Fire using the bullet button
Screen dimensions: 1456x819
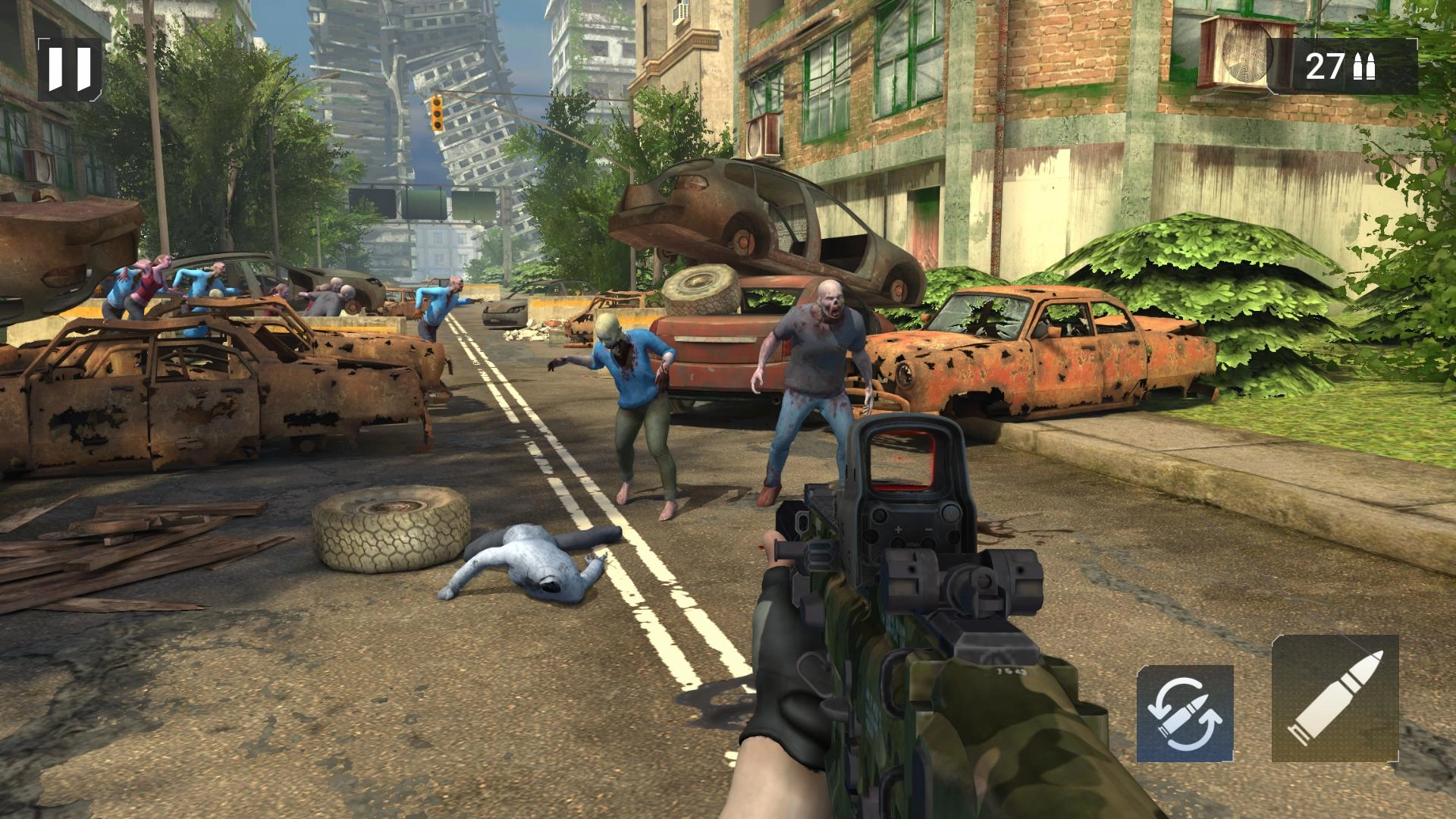click(1335, 698)
